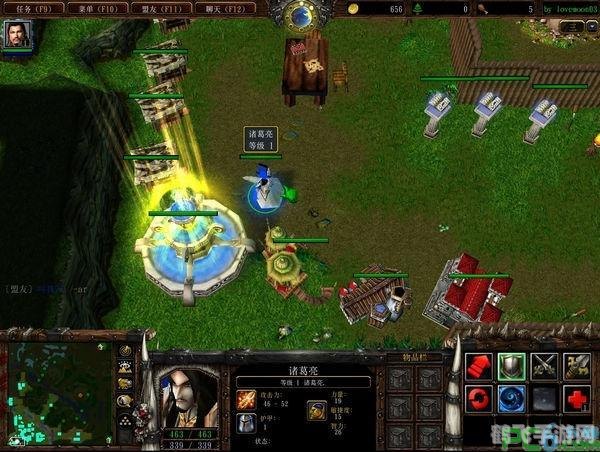Toggle minimap creep camp display button

(125, 401)
